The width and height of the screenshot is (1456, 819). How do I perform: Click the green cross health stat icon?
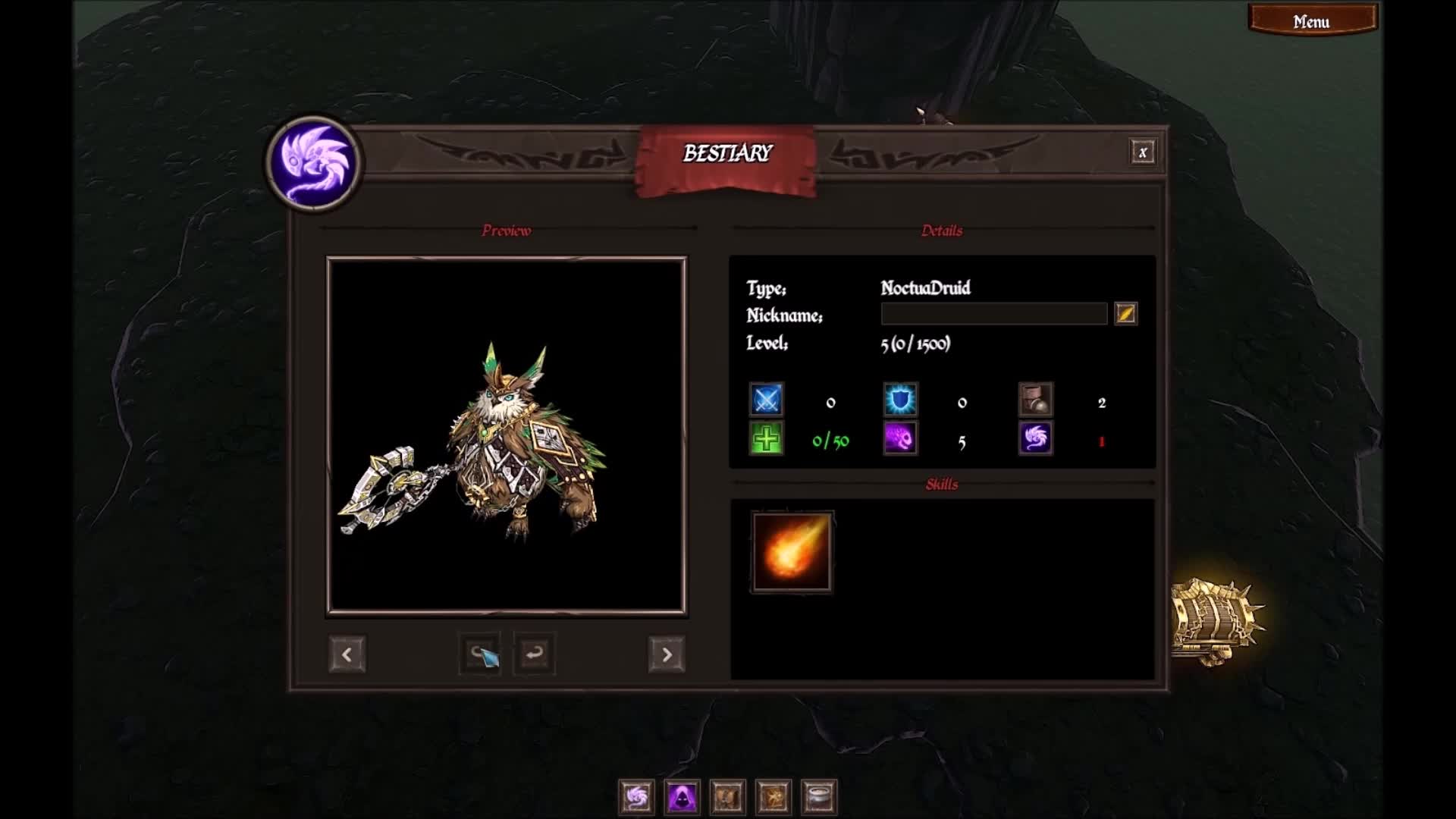(x=766, y=440)
